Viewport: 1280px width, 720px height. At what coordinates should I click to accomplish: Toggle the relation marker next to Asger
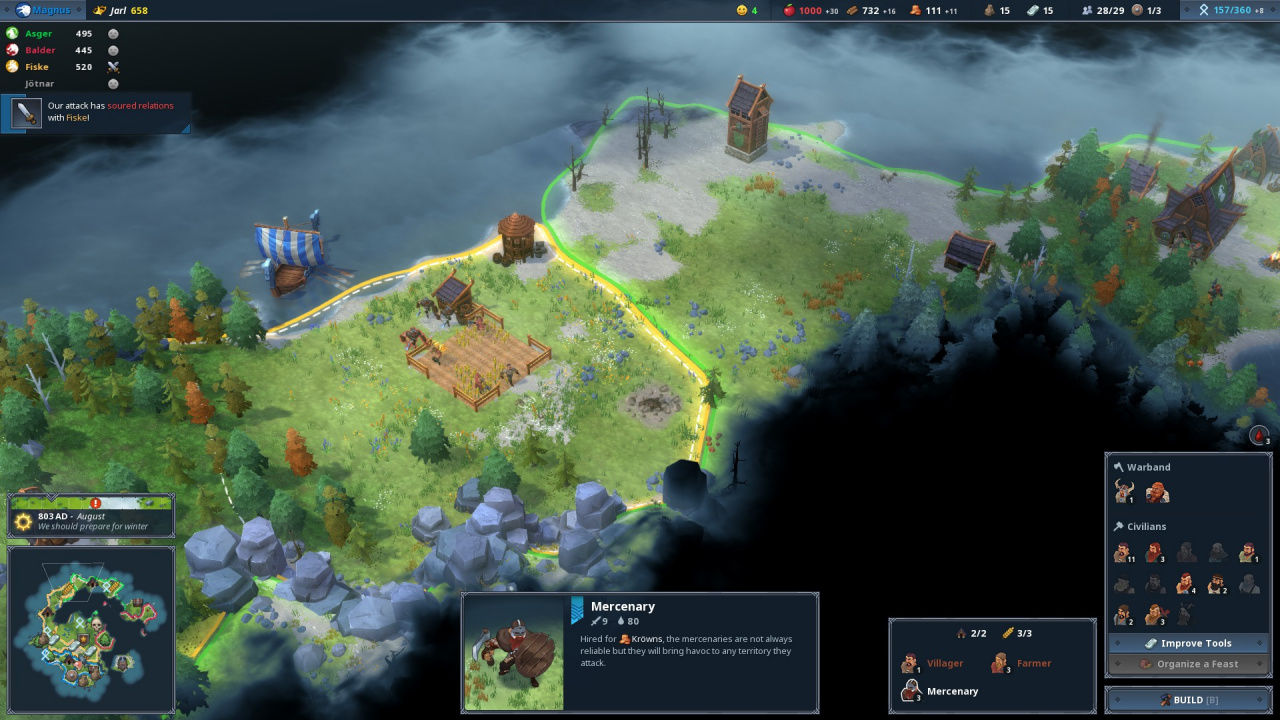tap(113, 33)
